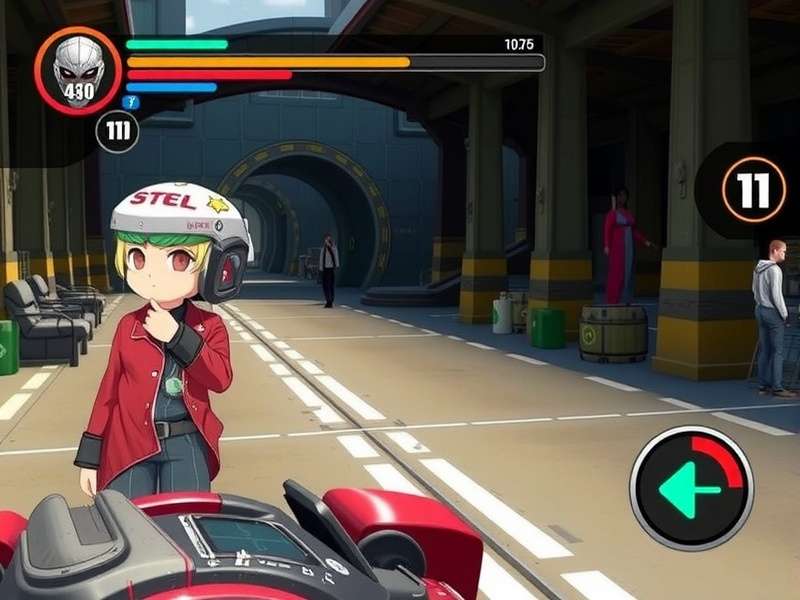This screenshot has height=600, width=800.
Task: Open the small 111 circle badge
Action: [117, 132]
